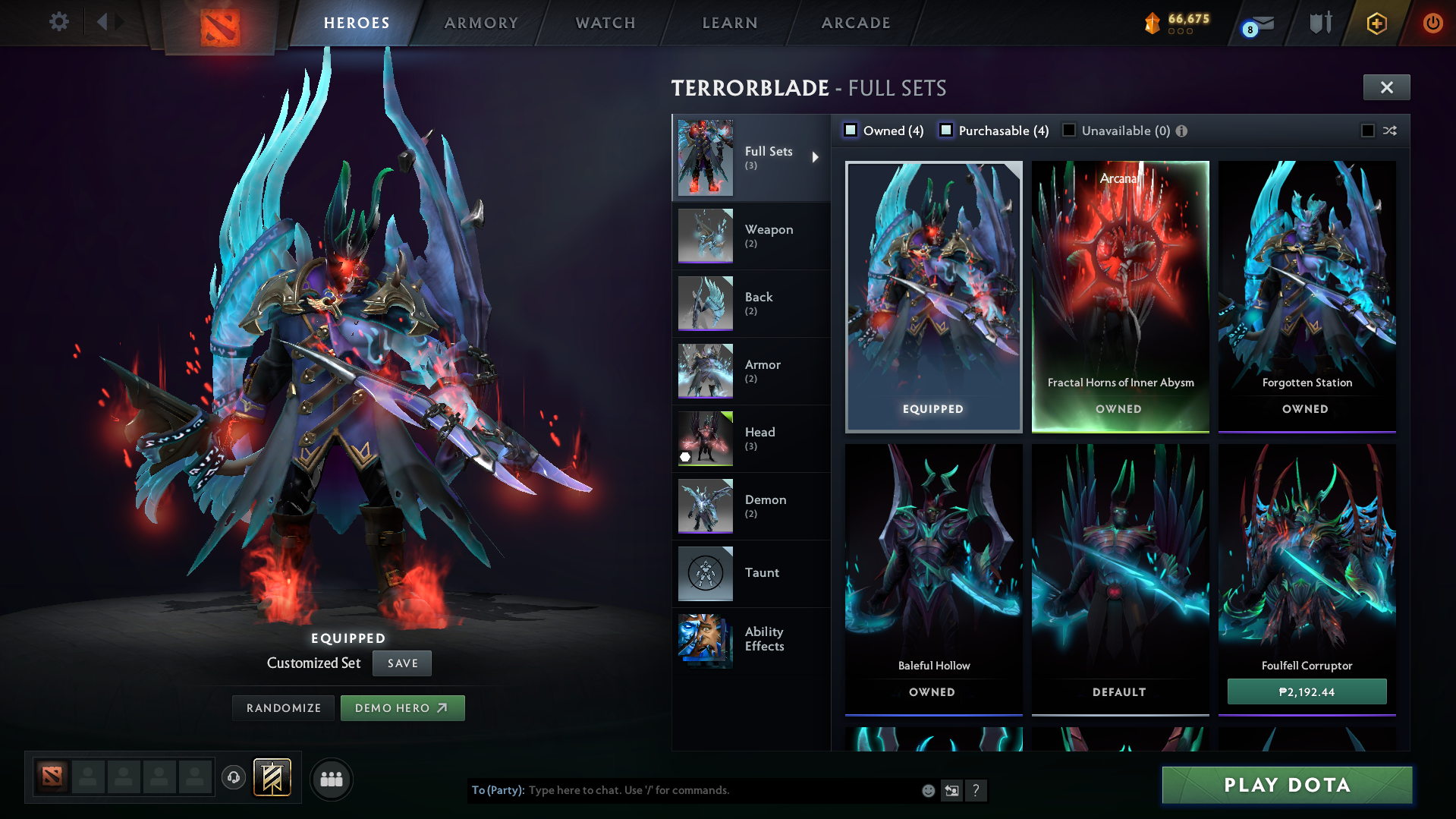Open the voice chat headset icon

point(233,778)
